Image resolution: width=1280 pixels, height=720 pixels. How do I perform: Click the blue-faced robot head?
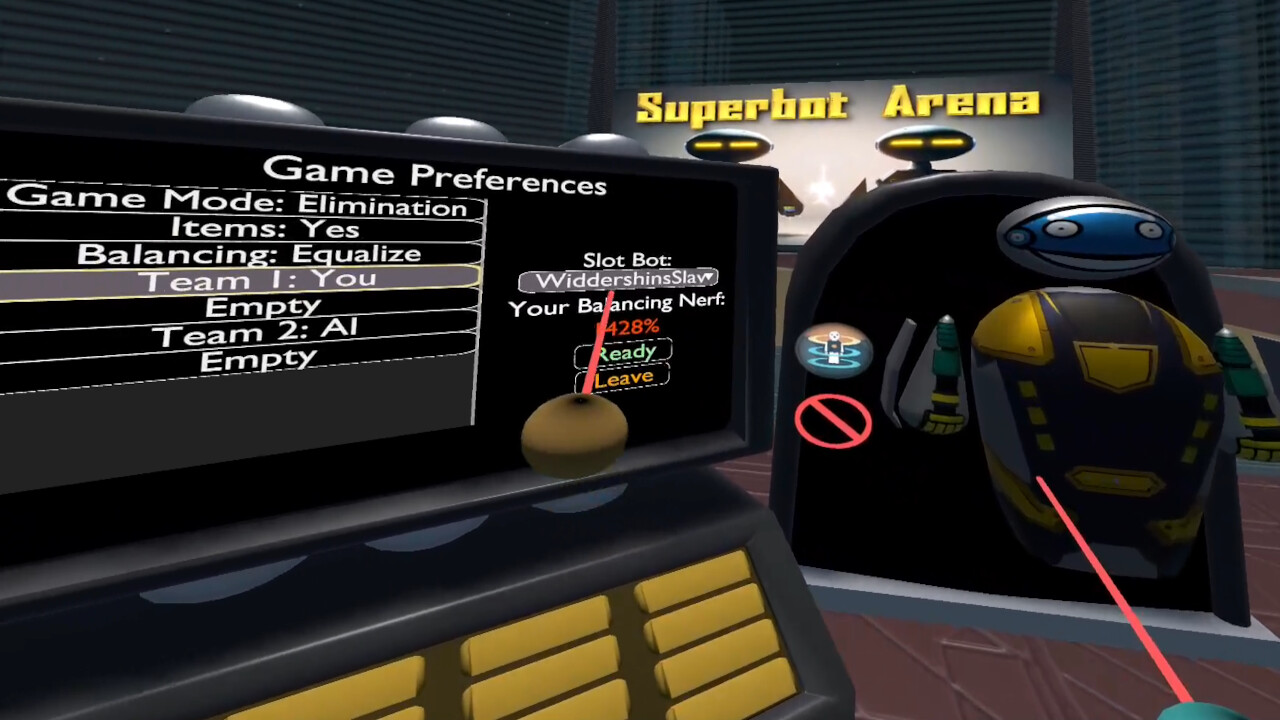(1085, 235)
